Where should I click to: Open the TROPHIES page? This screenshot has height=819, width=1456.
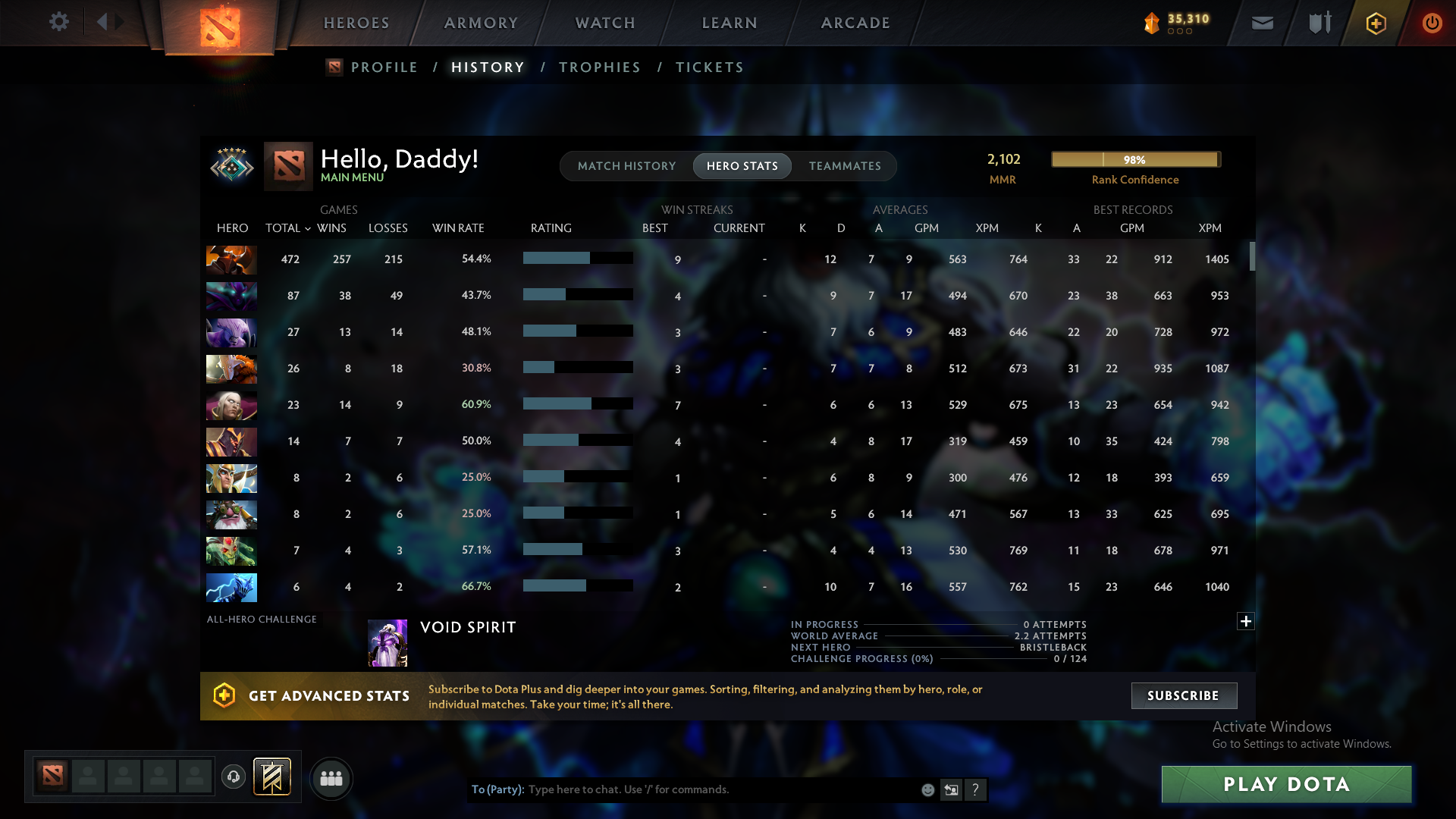(598, 67)
